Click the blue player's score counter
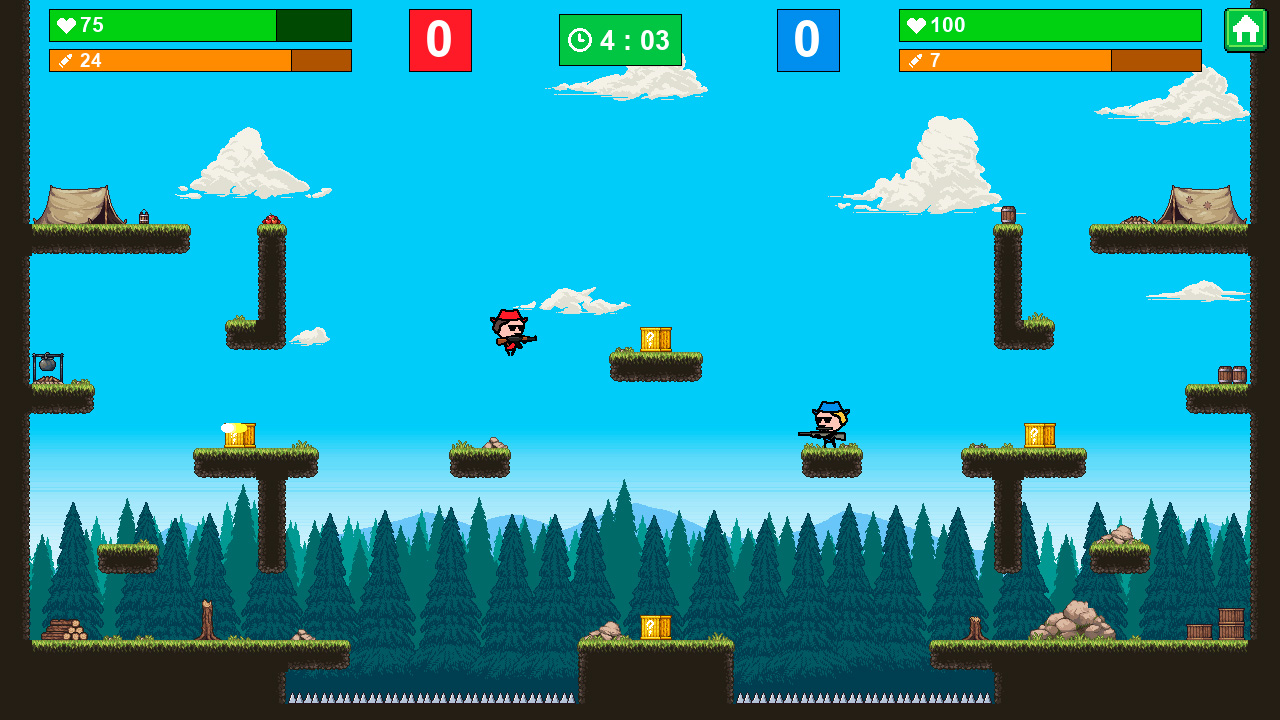The height and width of the screenshot is (720, 1280). click(x=808, y=40)
